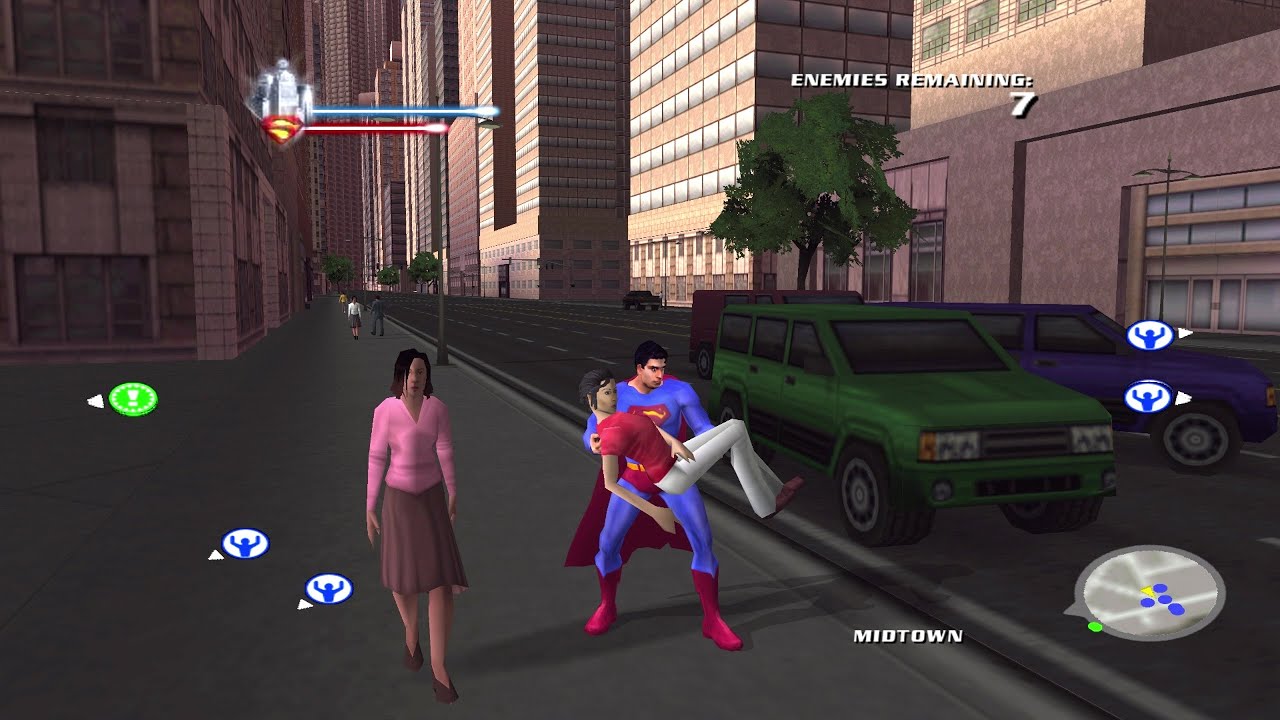
Task: Select the Superman shield emblem in the HUD
Action: [x=283, y=128]
